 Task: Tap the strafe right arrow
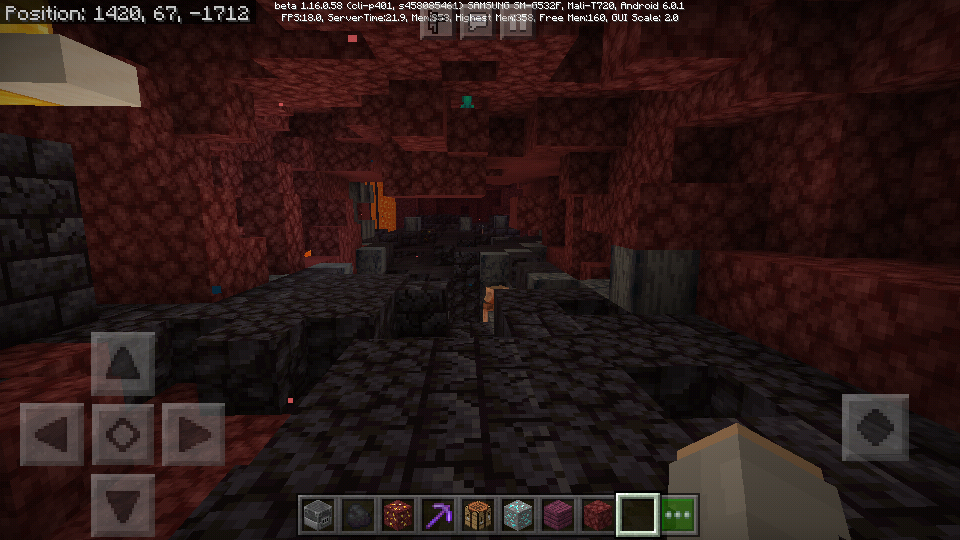[x=193, y=435]
